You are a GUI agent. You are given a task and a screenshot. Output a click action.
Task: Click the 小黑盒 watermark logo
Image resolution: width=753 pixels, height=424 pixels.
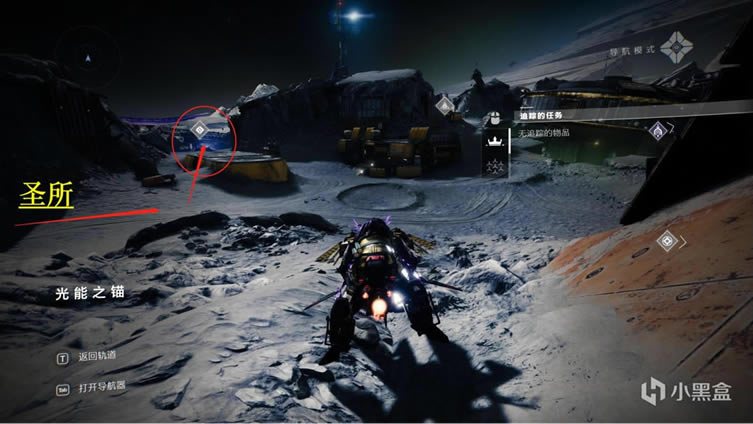coord(688,391)
